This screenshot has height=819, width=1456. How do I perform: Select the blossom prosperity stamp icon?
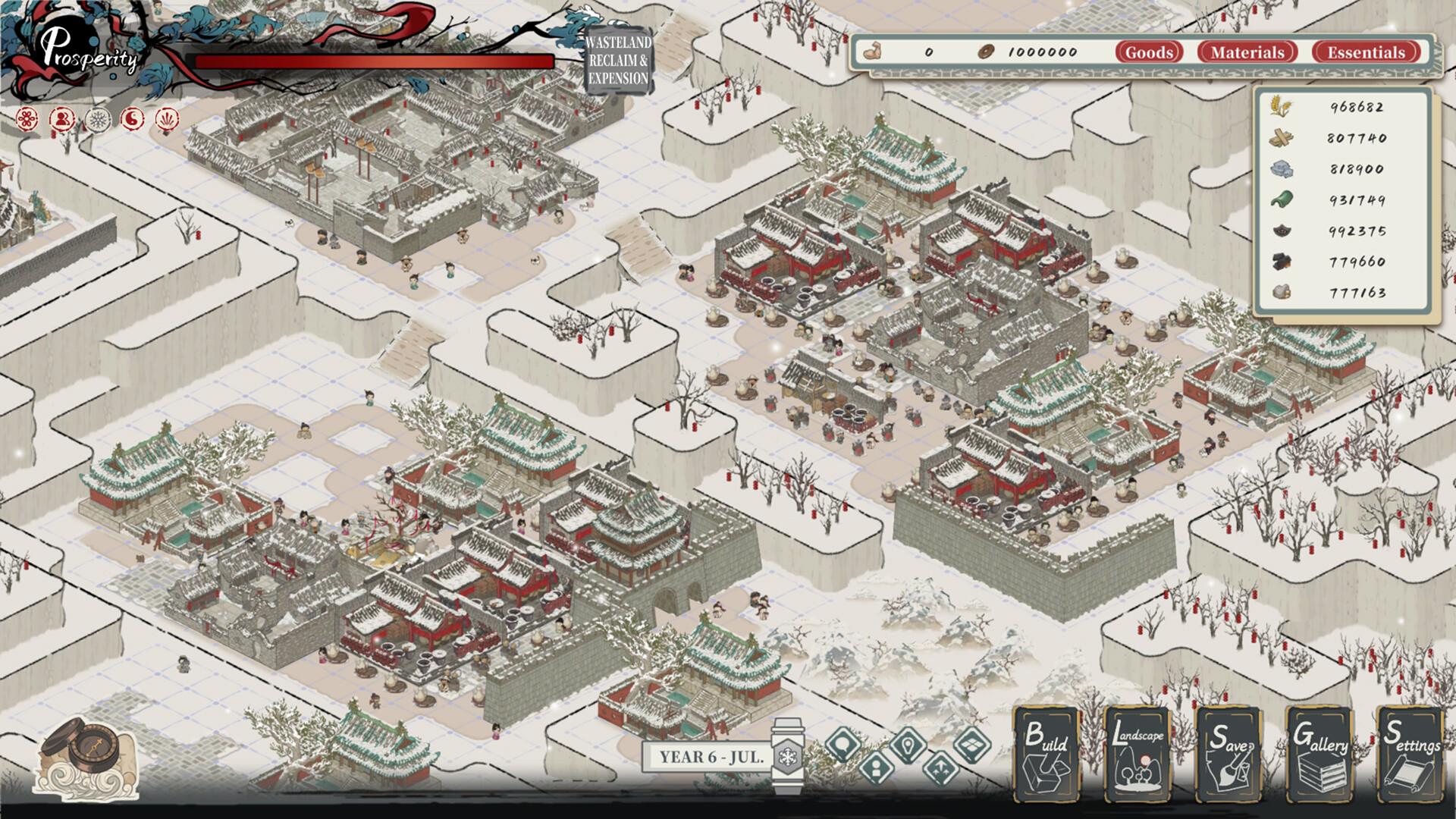pos(27,120)
